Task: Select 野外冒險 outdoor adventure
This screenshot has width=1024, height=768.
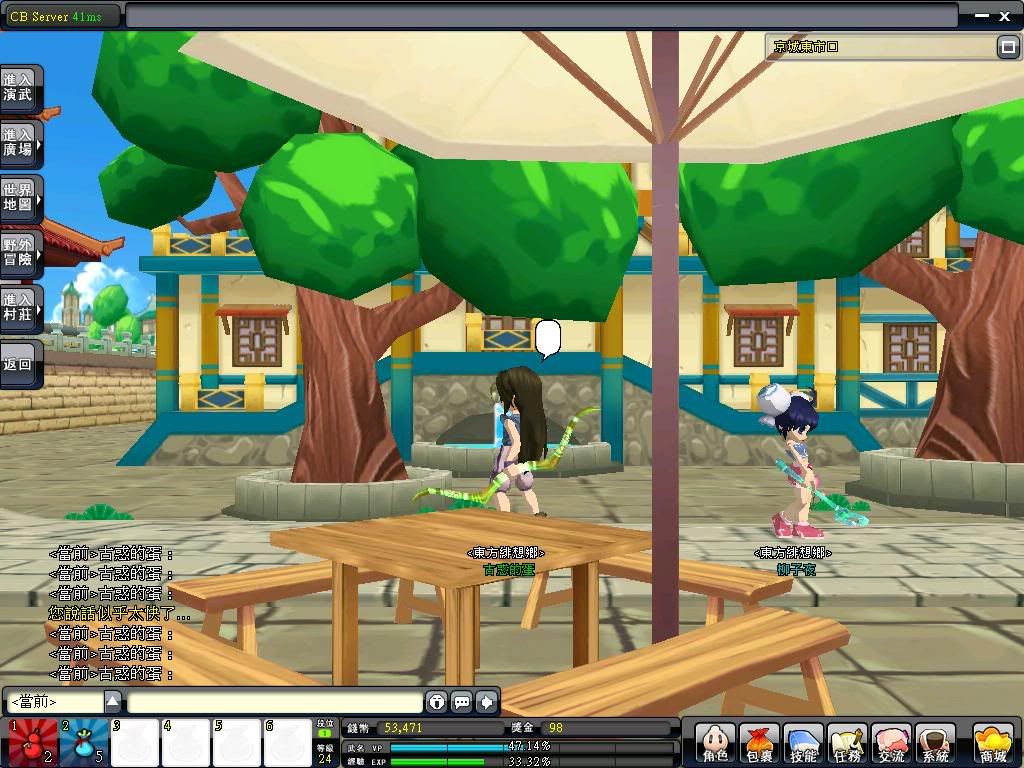Action: (x=20, y=252)
